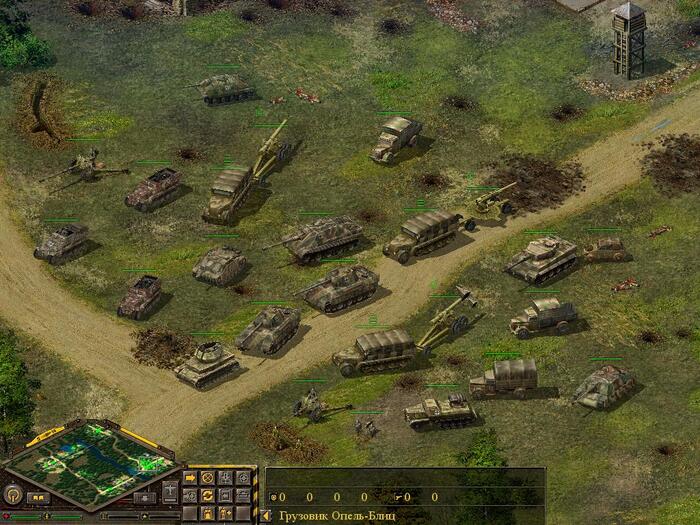The image size is (700, 525).
Task: Select the yellow arrow move command
Action: tap(190, 477)
